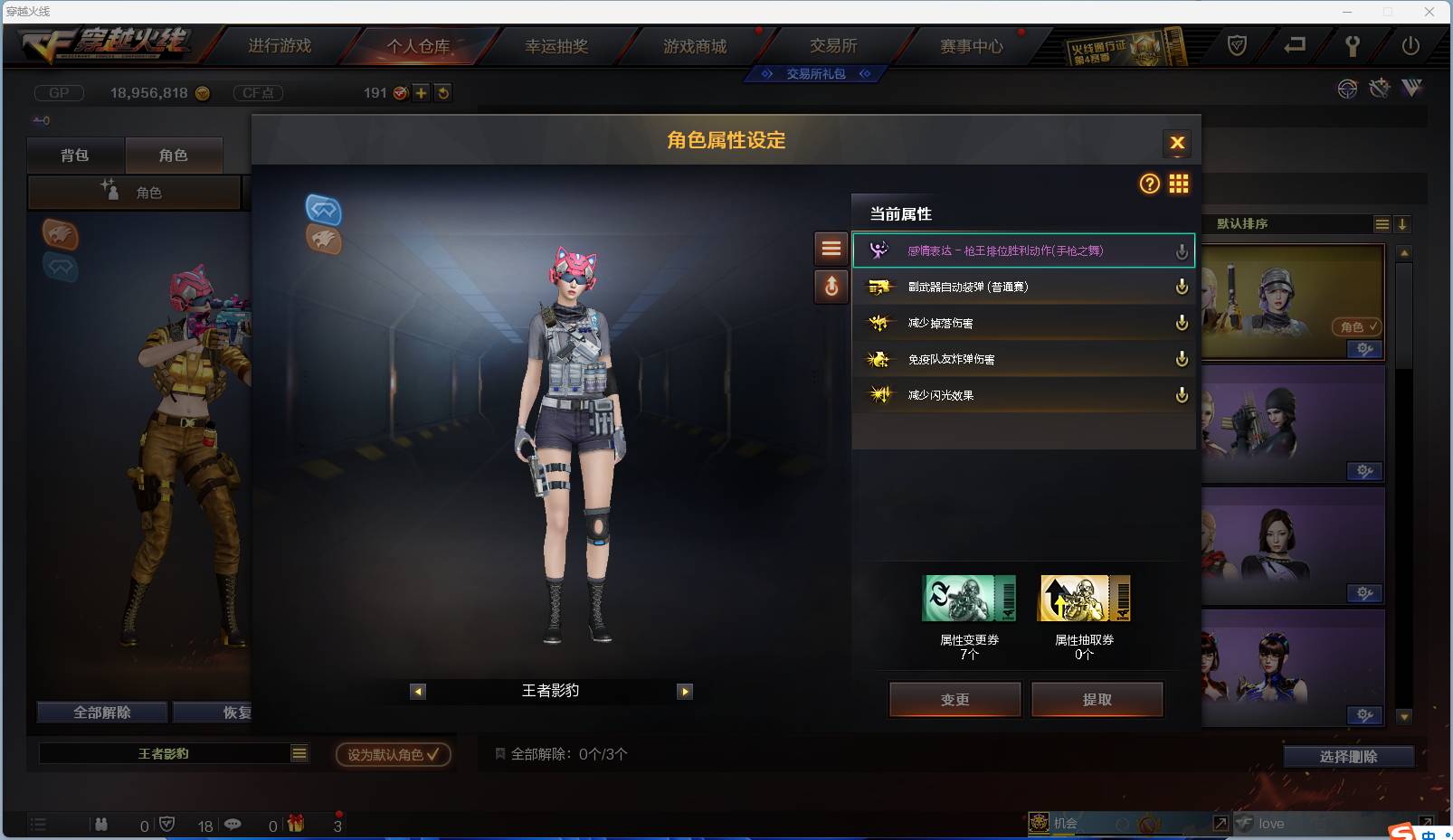Click the next-character arrow right of 王者影豹
This screenshot has height=840, width=1453.
coord(685,691)
